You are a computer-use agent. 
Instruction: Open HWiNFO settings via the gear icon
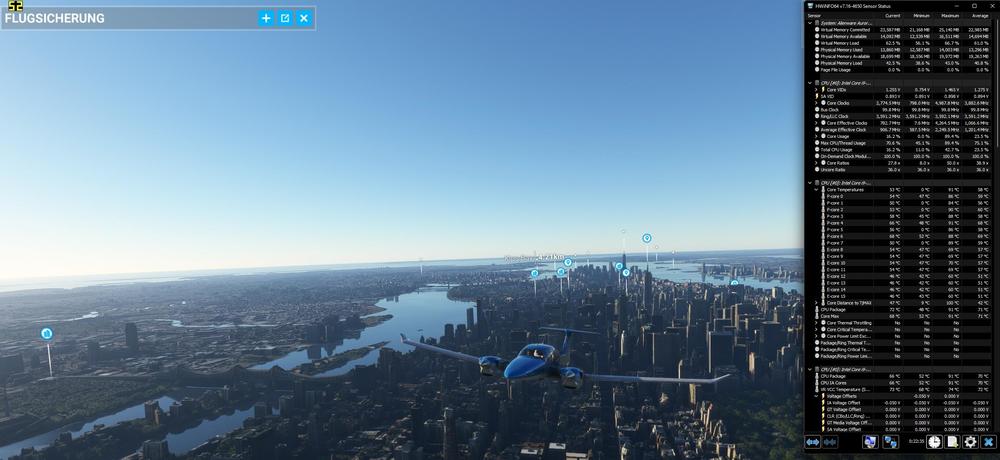pyautogui.click(x=969, y=441)
